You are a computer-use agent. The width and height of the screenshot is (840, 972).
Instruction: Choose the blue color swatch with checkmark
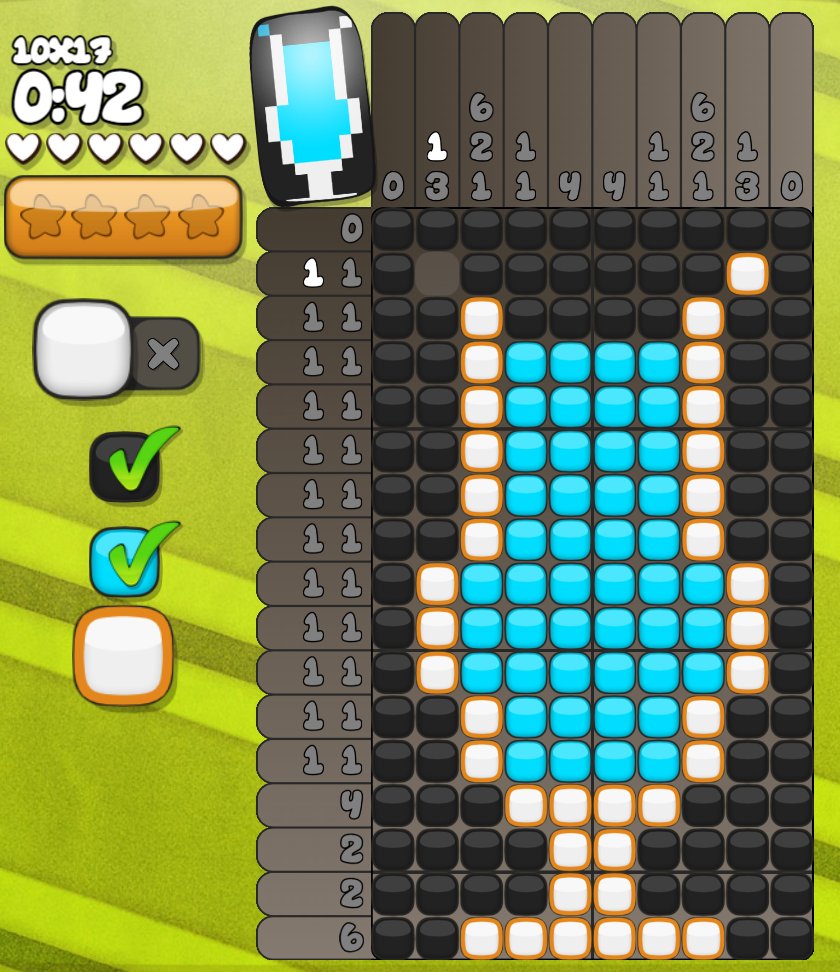[125, 560]
